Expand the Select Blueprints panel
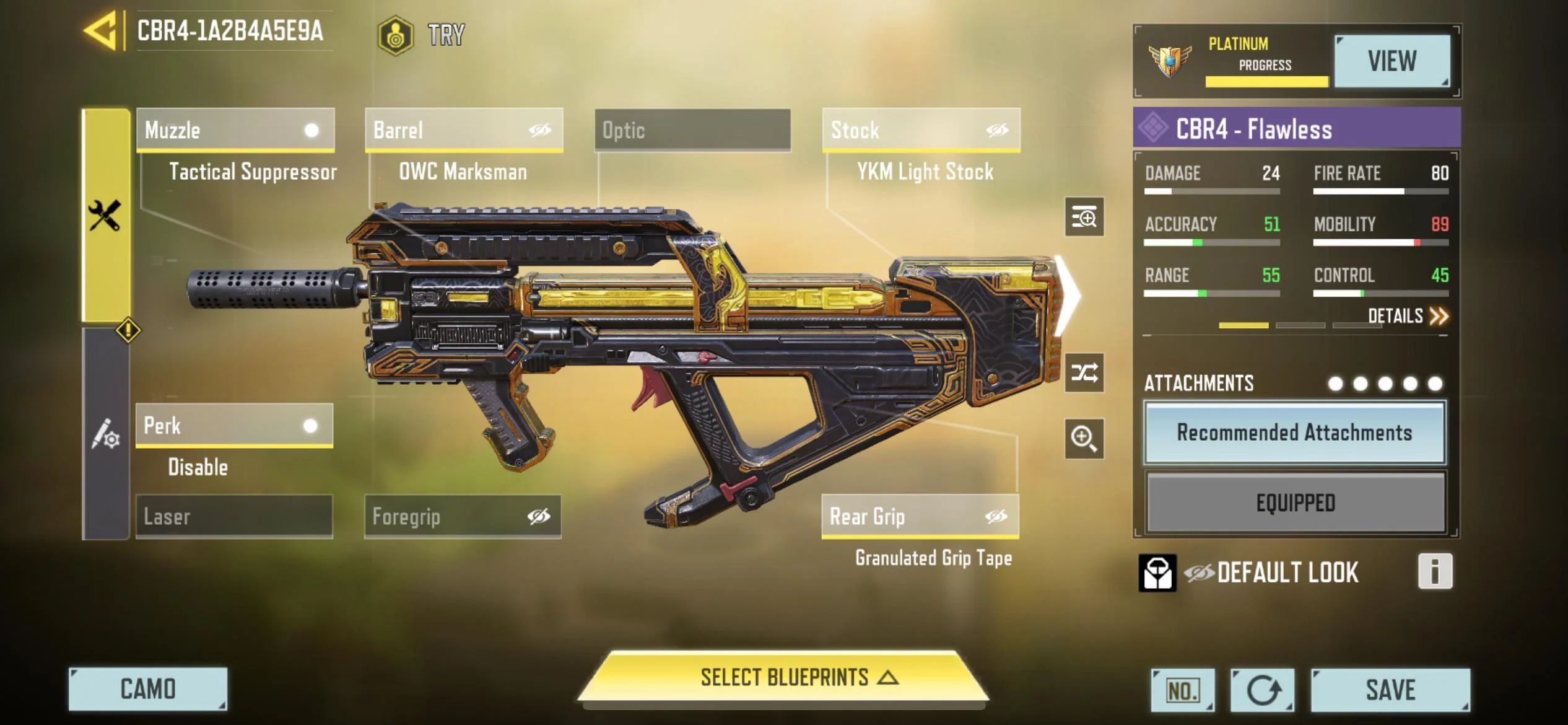Image resolution: width=1568 pixels, height=725 pixels. (783, 677)
